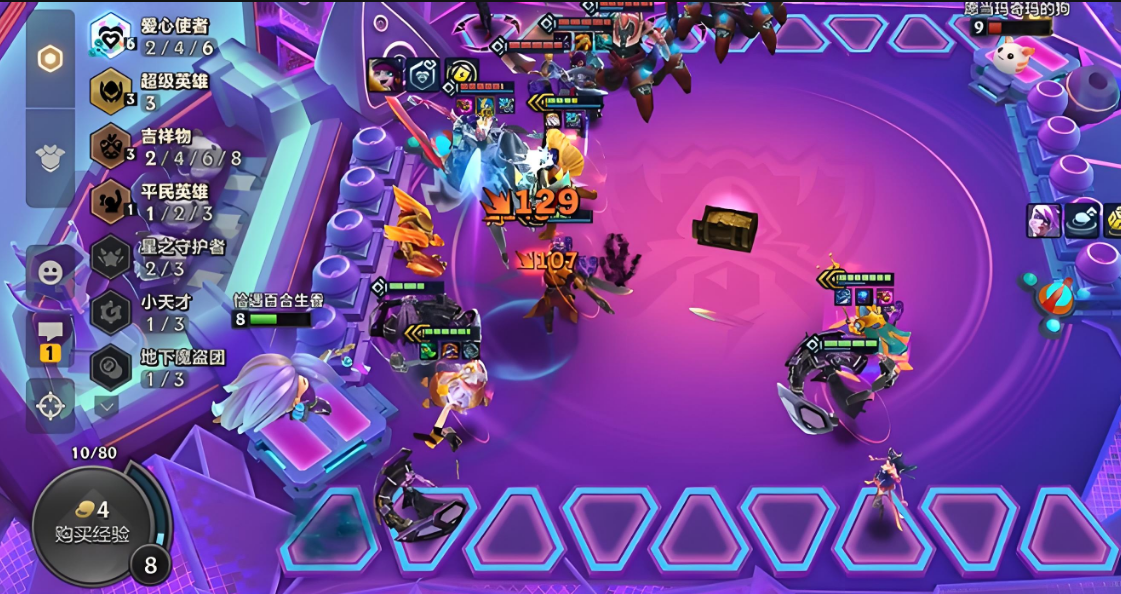Switch to the armor items tab
This screenshot has height=594, width=1121.
[x=50, y=156]
